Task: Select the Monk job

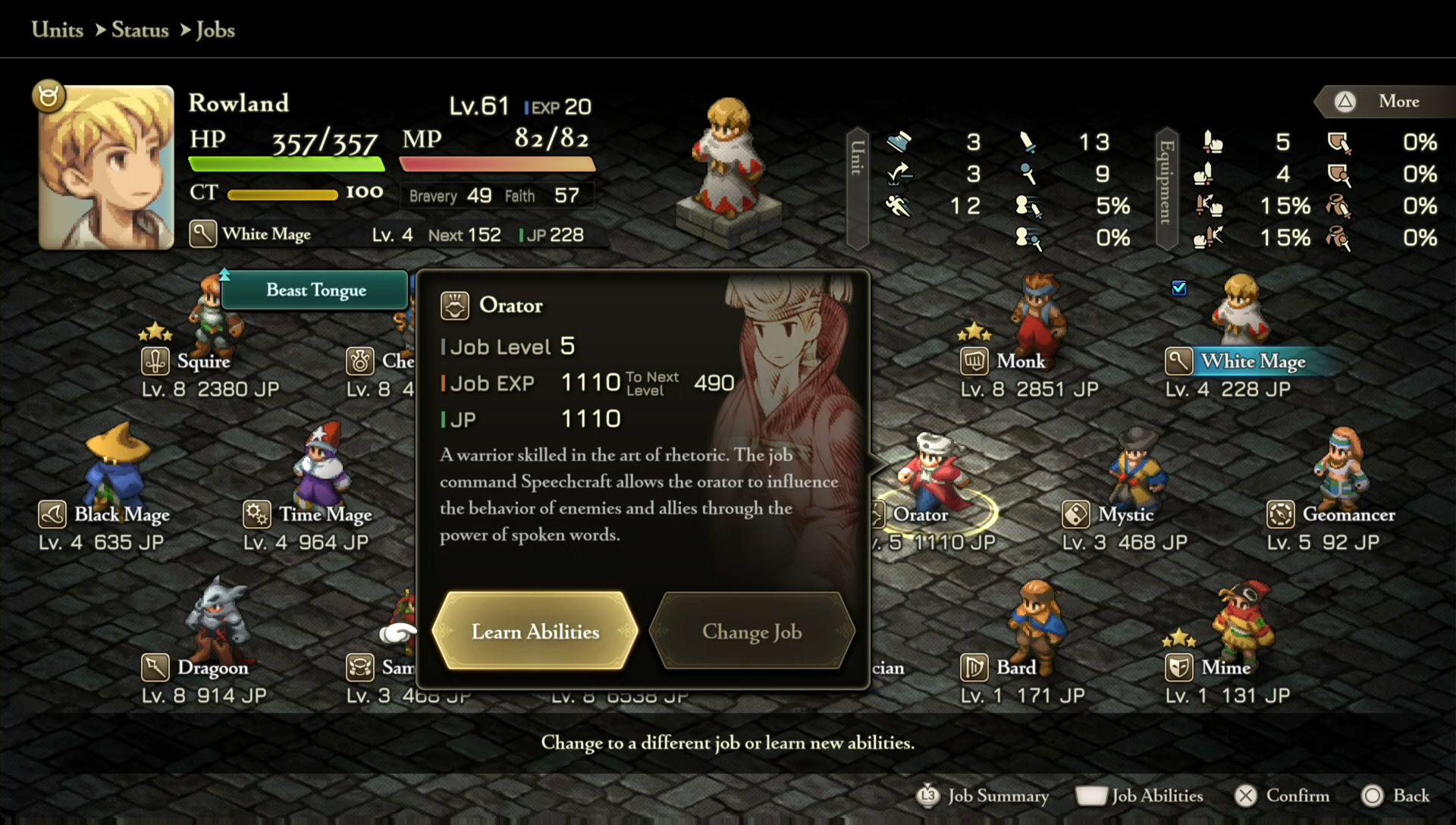Action: (1021, 361)
